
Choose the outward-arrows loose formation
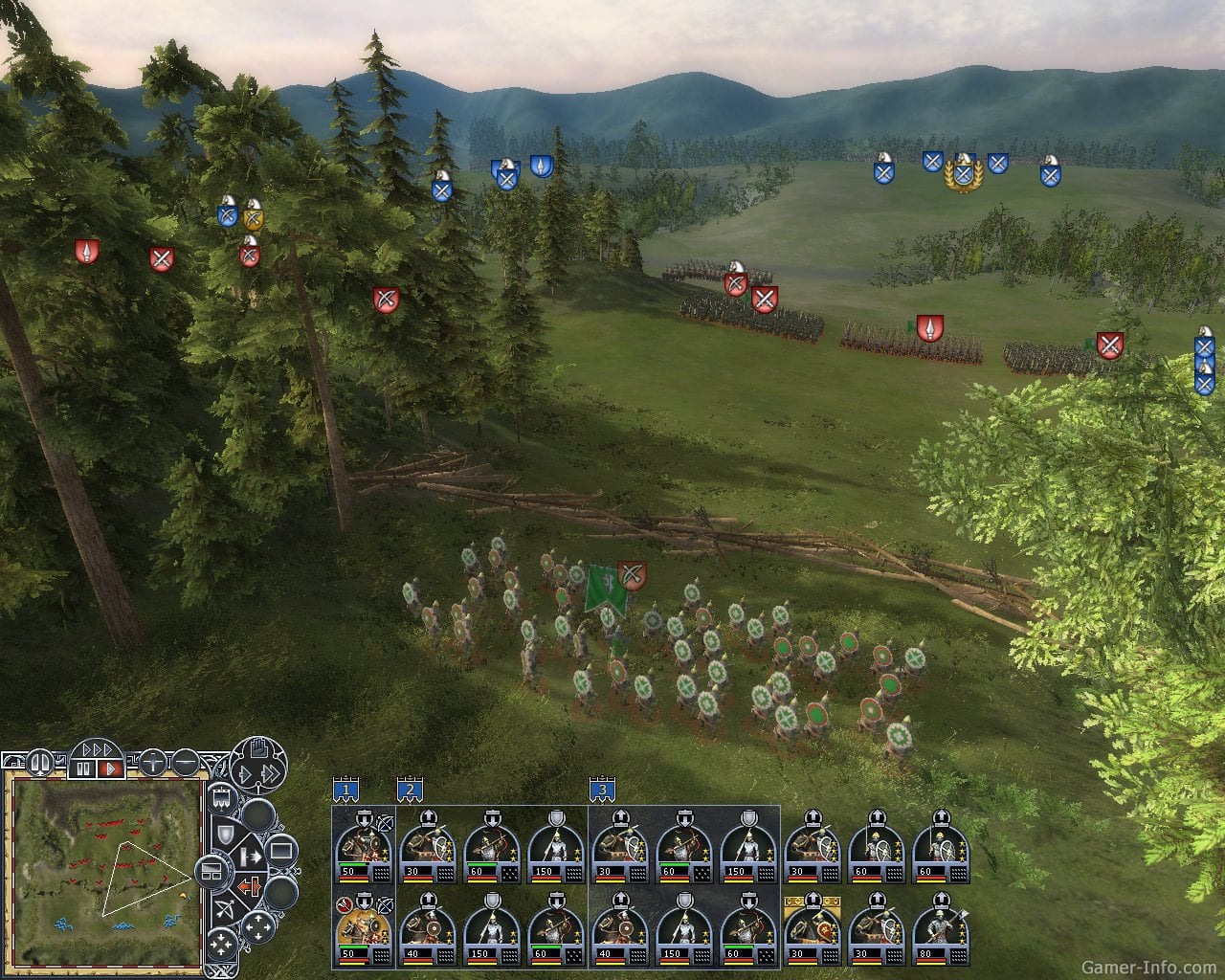coord(257,927)
